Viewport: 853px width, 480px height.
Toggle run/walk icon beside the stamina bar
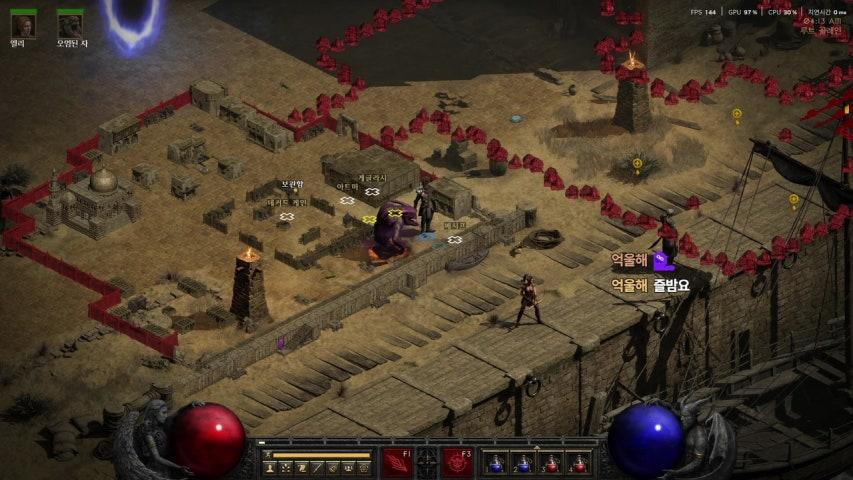tap(269, 455)
